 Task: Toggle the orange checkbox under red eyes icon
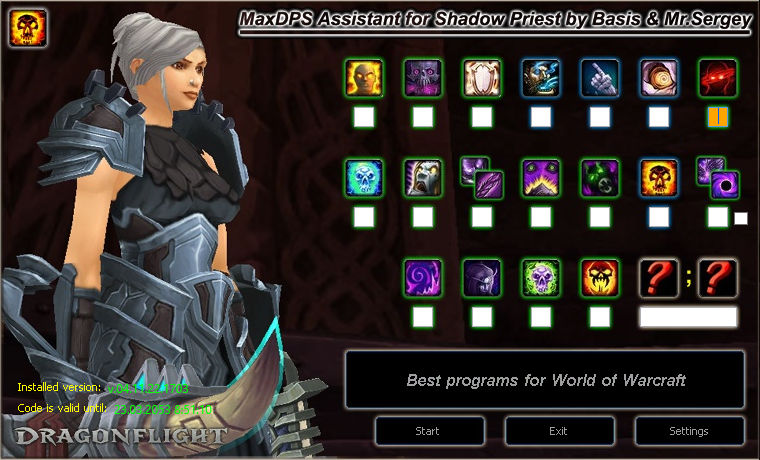pos(717,117)
